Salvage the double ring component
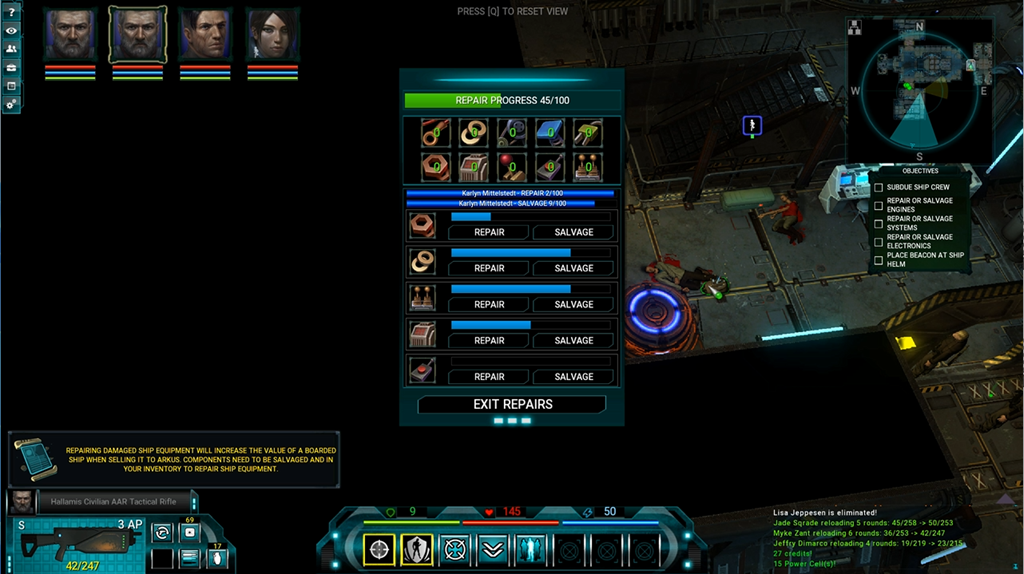1024x574 pixels. (573, 268)
